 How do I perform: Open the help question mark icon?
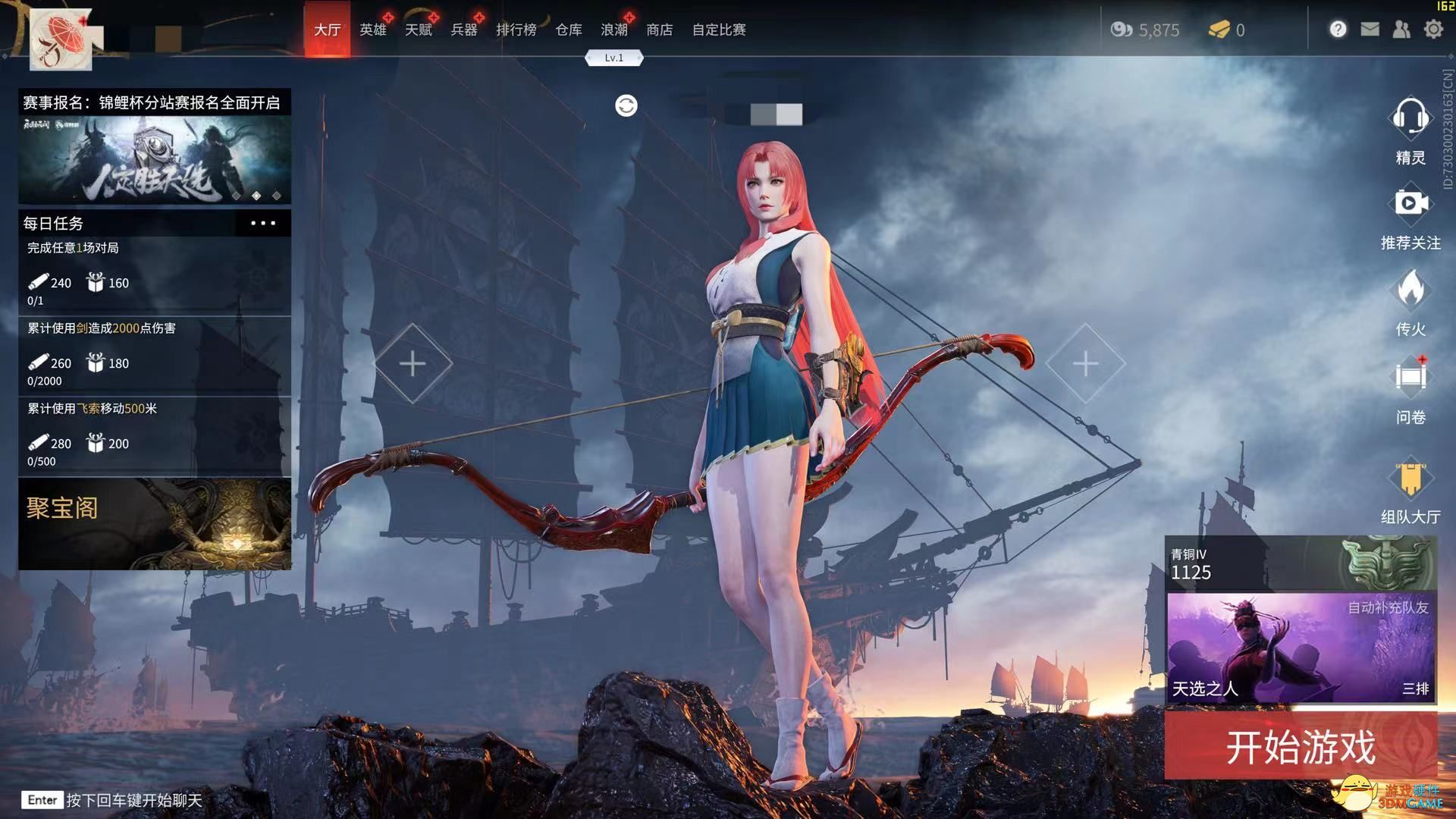(1338, 29)
